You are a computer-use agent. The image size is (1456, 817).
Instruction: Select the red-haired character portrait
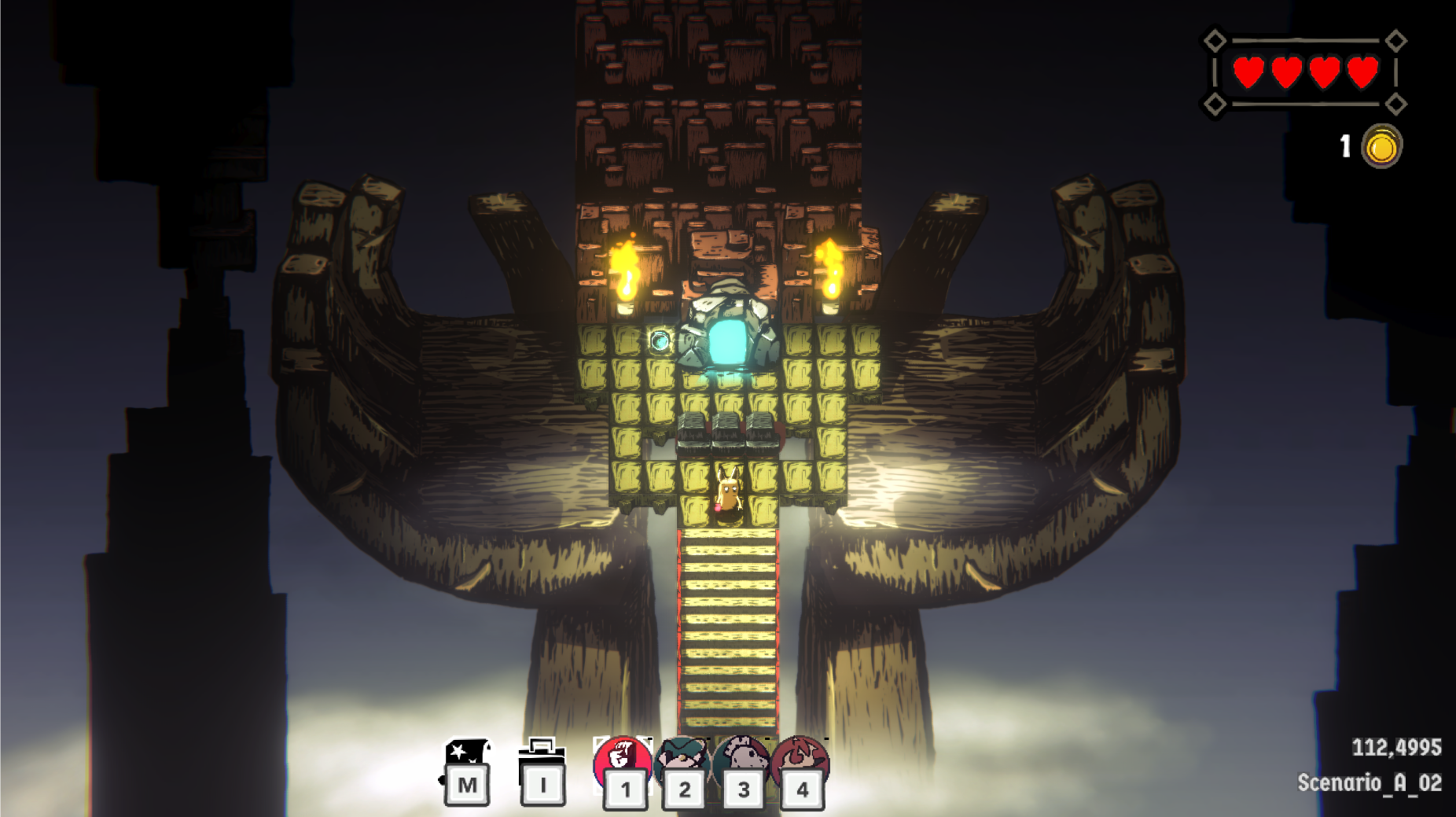click(800, 760)
